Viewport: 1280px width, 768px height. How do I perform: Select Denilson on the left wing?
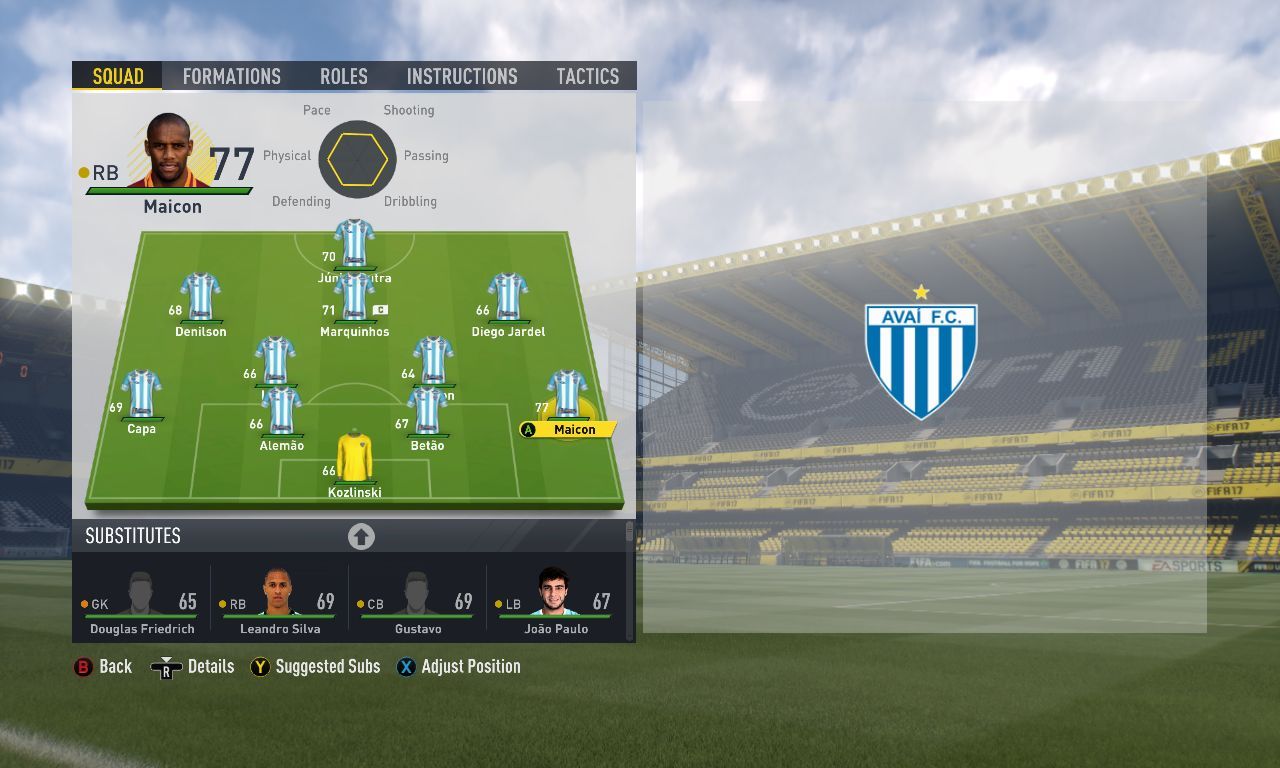click(x=200, y=296)
